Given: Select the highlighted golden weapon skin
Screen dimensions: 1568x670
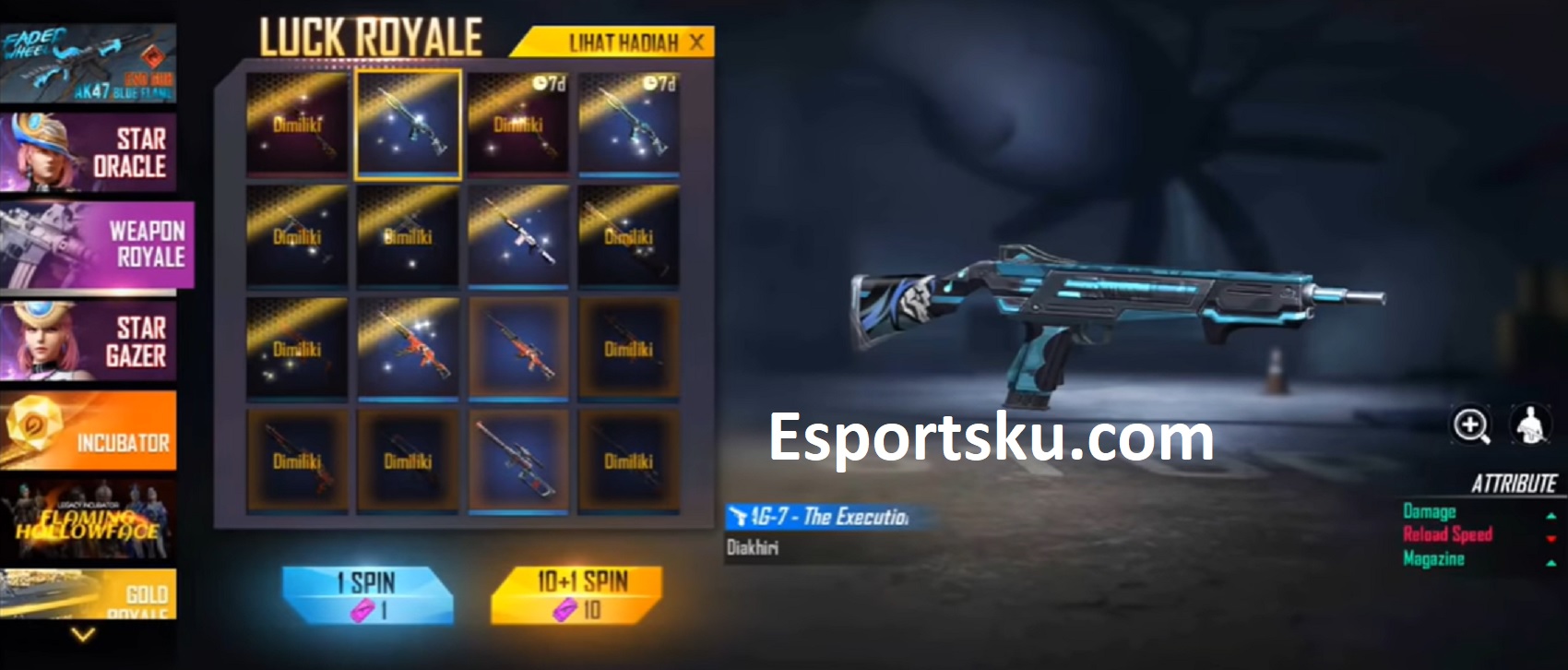Looking at the screenshot, I should click(x=409, y=121).
